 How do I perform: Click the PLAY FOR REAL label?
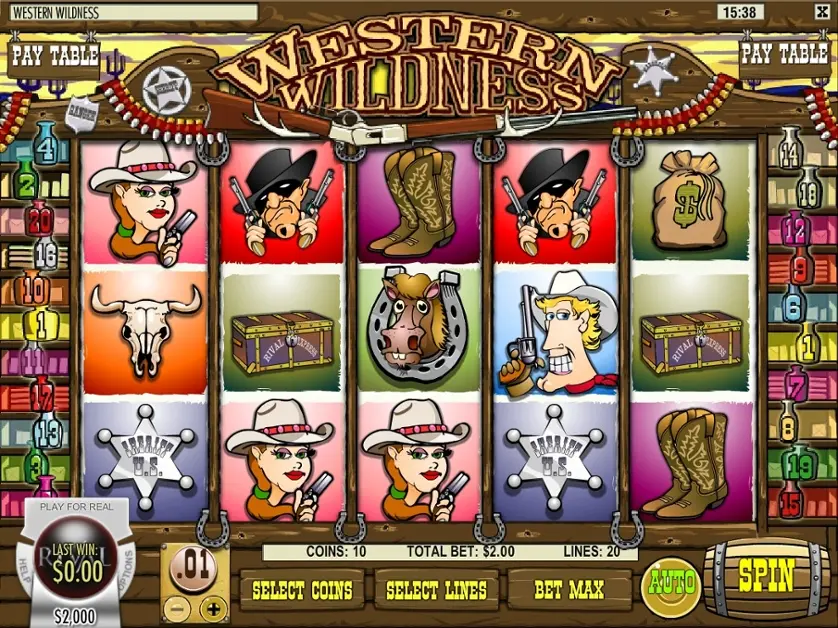coord(78,509)
